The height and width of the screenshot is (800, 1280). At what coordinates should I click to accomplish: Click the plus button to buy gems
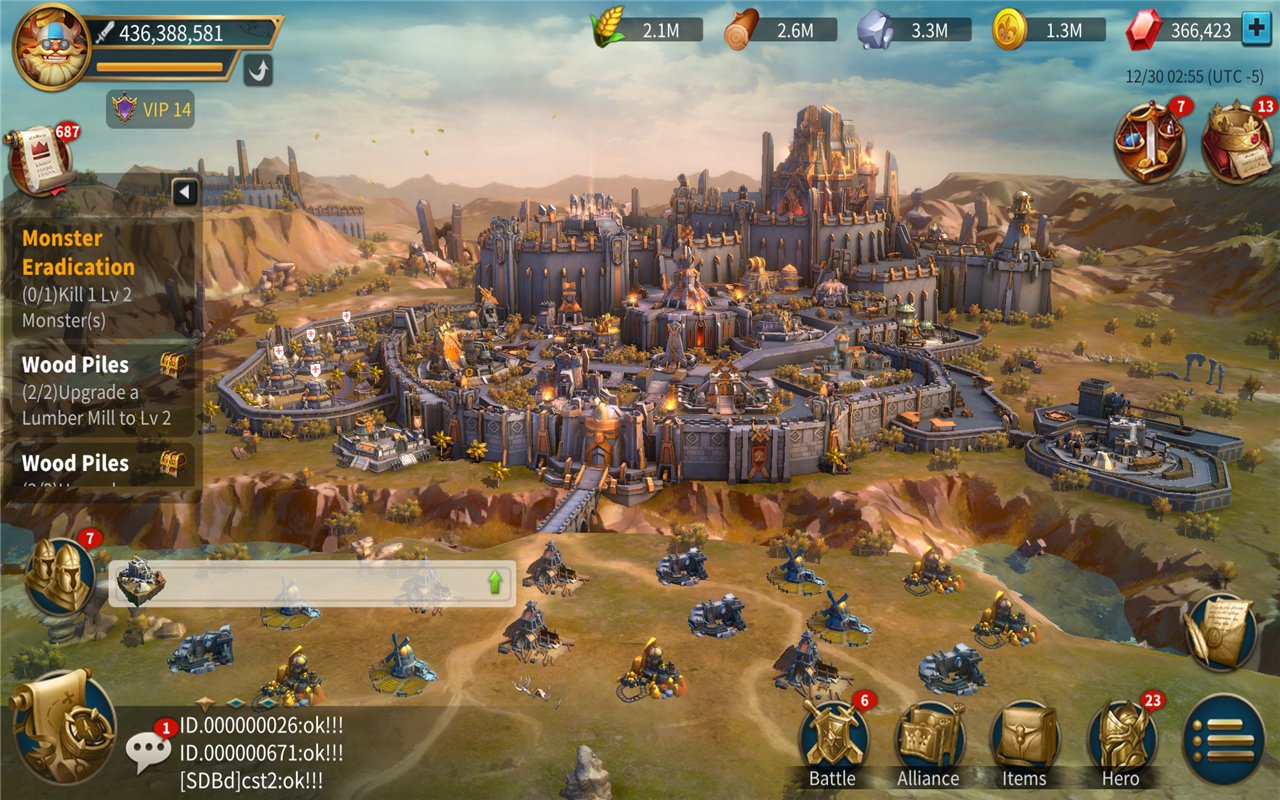(x=1256, y=30)
